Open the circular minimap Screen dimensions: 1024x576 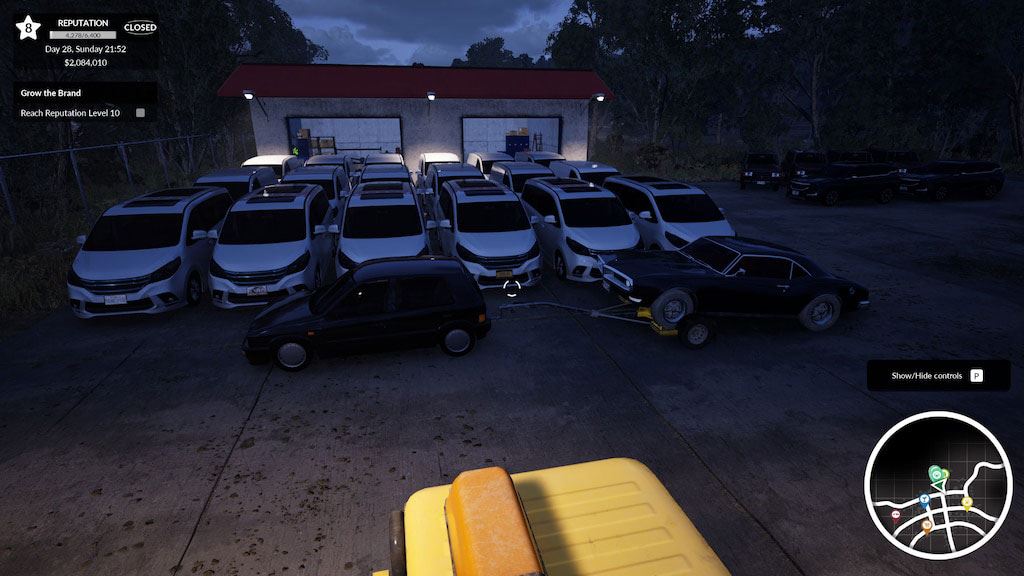938,485
